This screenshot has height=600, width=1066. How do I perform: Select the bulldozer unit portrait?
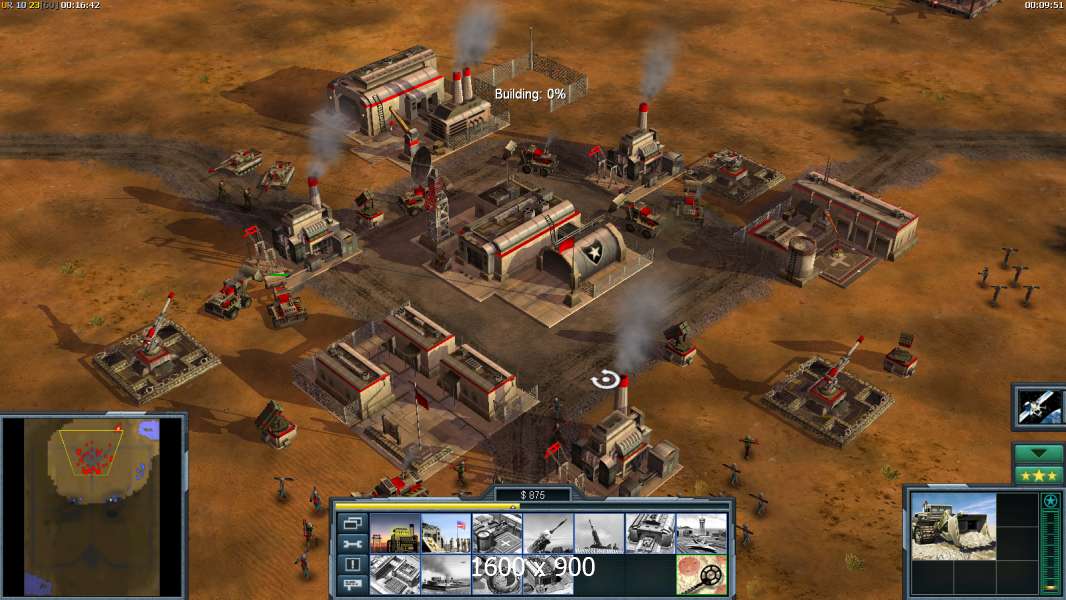click(953, 525)
